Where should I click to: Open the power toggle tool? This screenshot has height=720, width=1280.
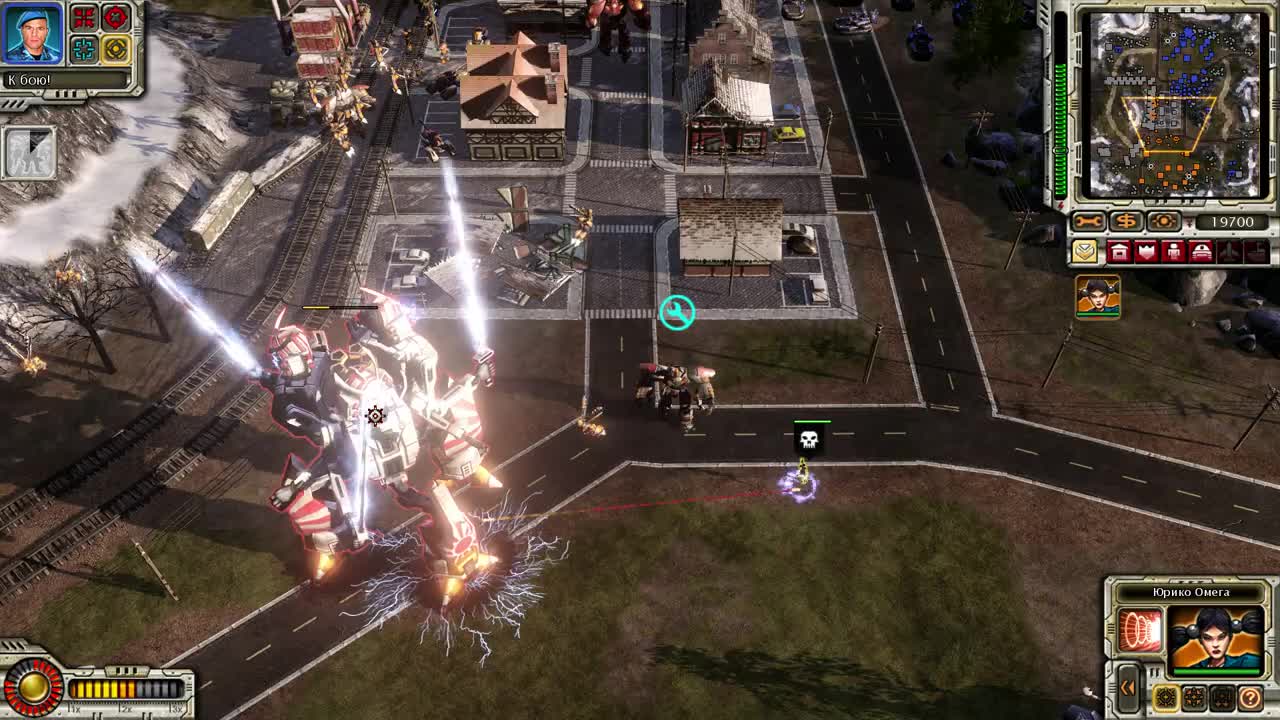pyautogui.click(x=1164, y=221)
